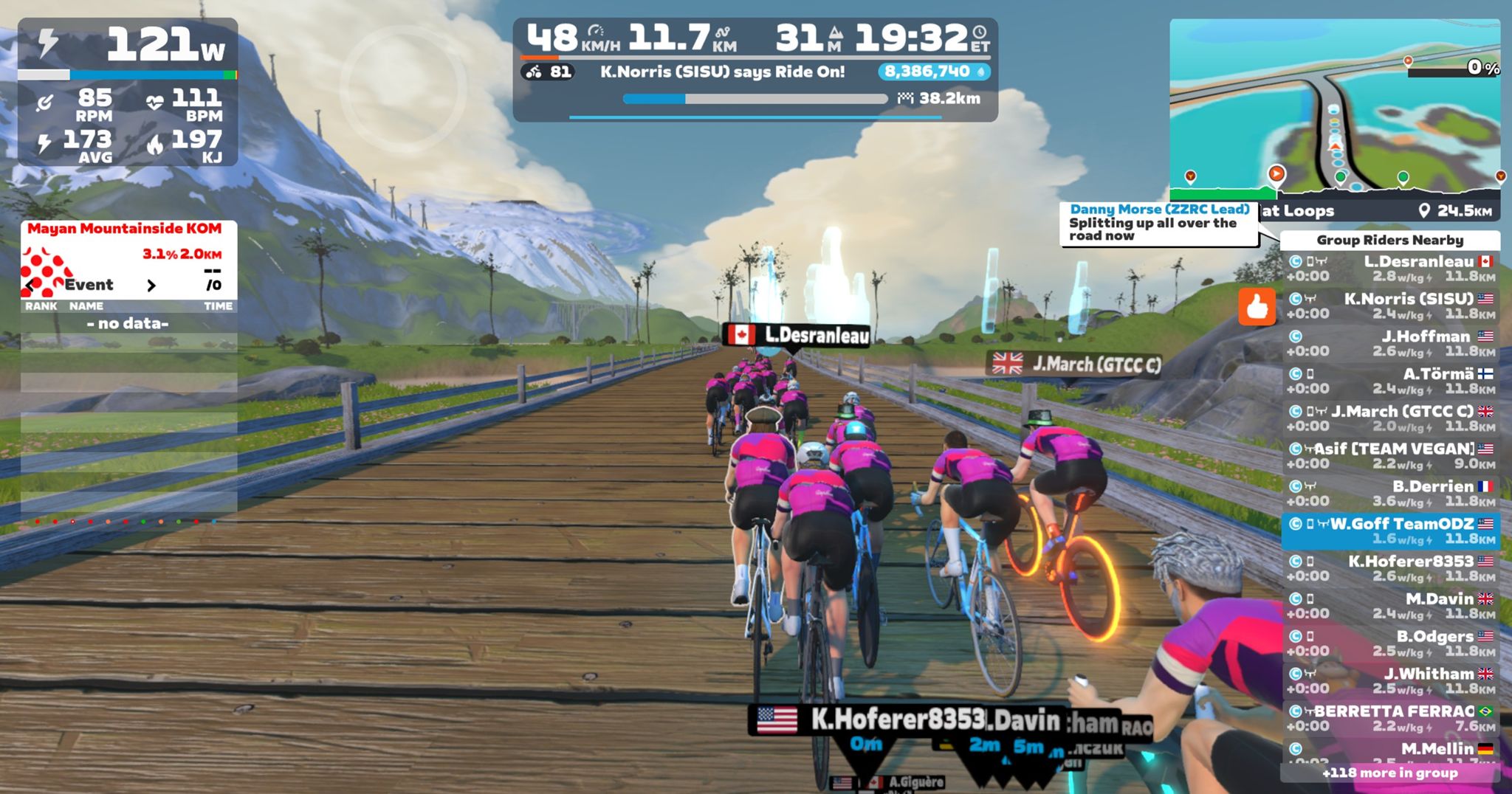
Task: Choose A.Törmä in the nearby riders list
Action: coord(1390,382)
